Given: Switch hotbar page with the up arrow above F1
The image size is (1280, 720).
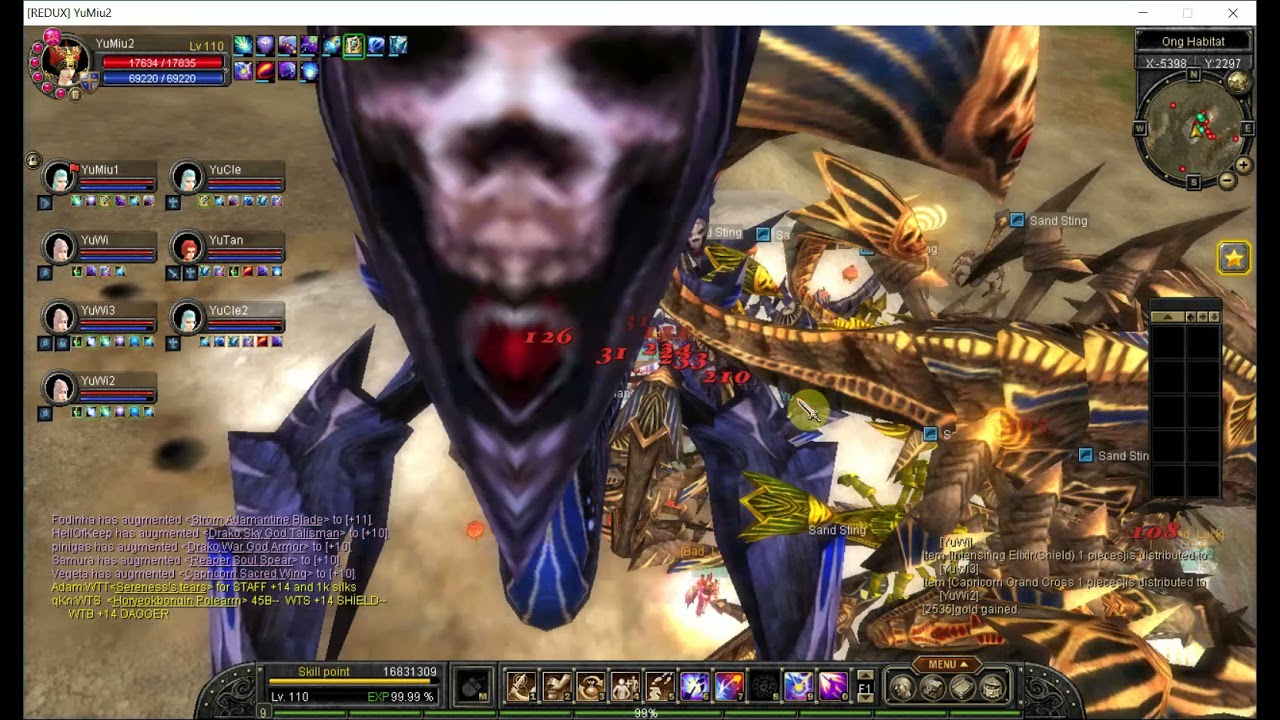Looking at the screenshot, I should [x=865, y=674].
